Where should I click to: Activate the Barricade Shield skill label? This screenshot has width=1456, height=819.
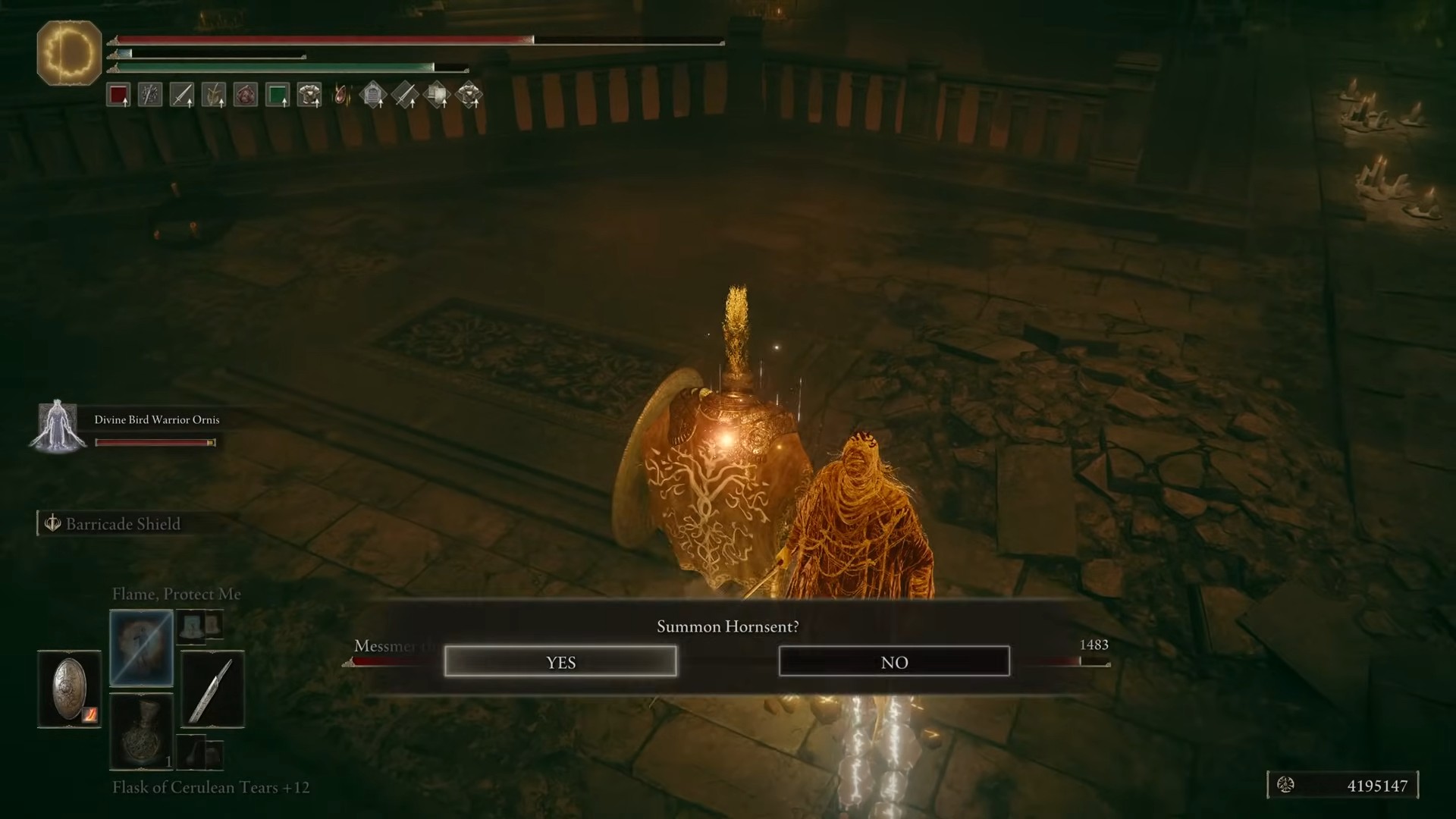point(123,524)
